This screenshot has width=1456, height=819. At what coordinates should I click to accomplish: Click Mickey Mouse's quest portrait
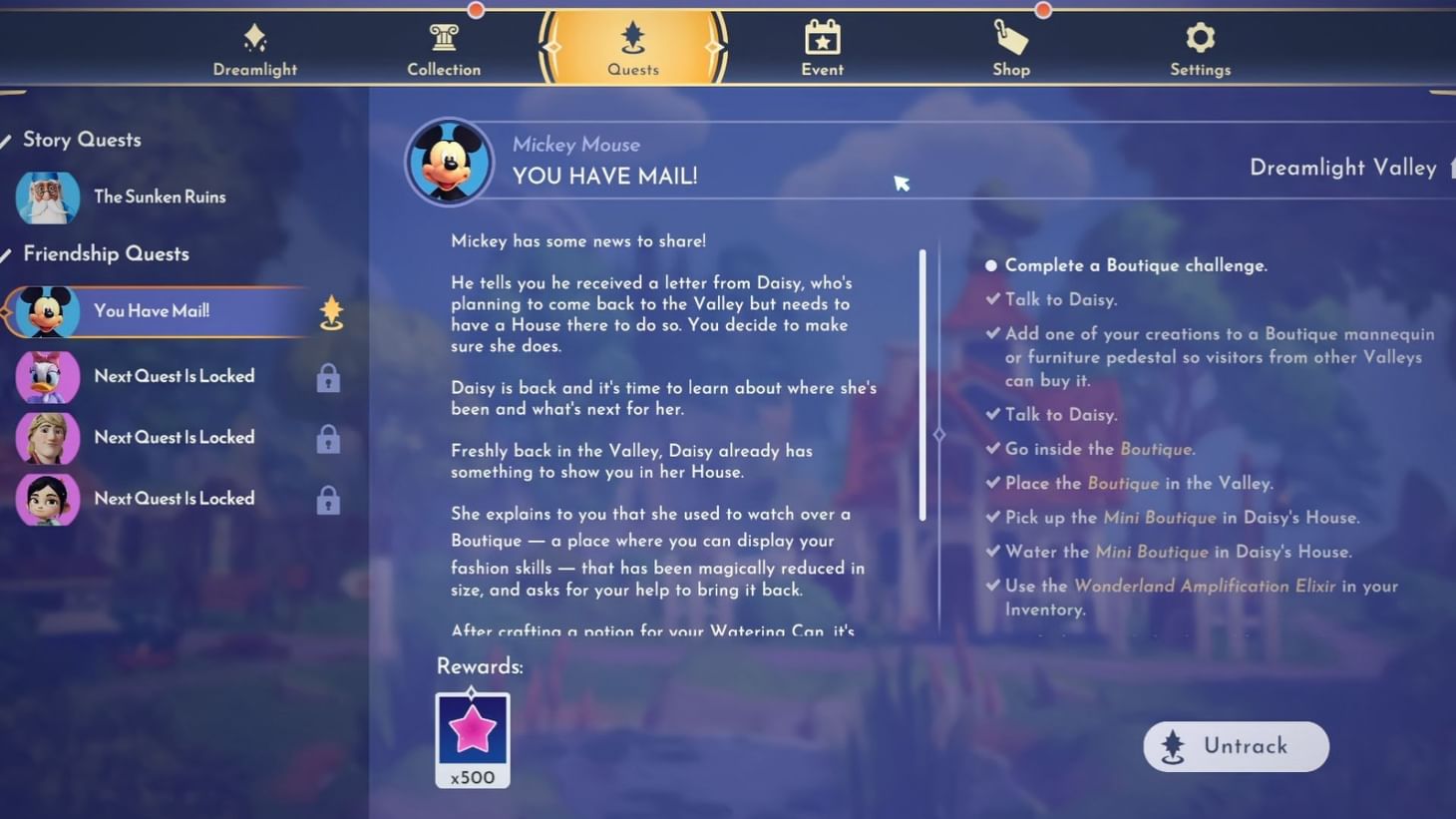(x=449, y=160)
